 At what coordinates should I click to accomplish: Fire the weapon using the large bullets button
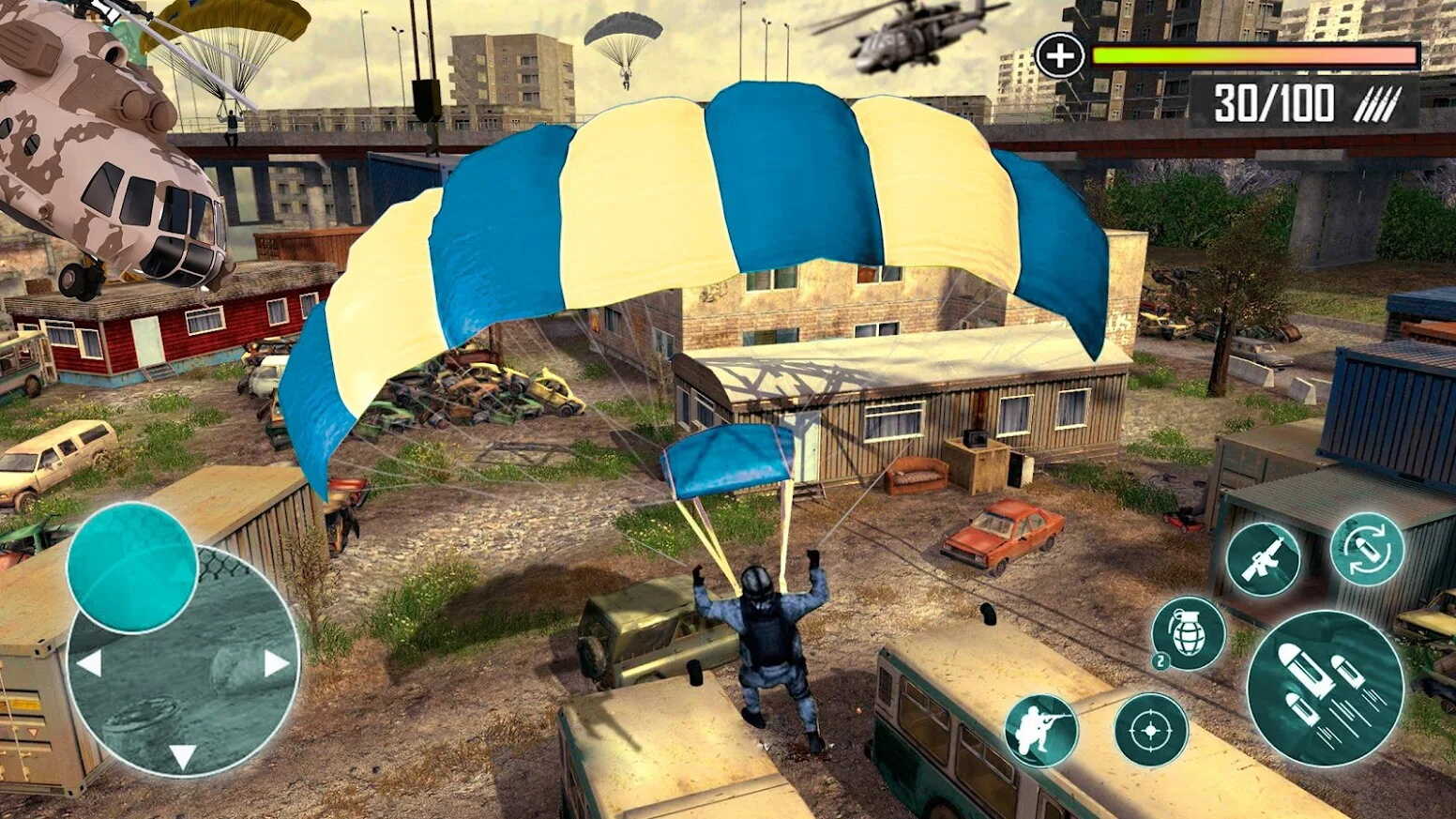pyautogui.click(x=1325, y=688)
